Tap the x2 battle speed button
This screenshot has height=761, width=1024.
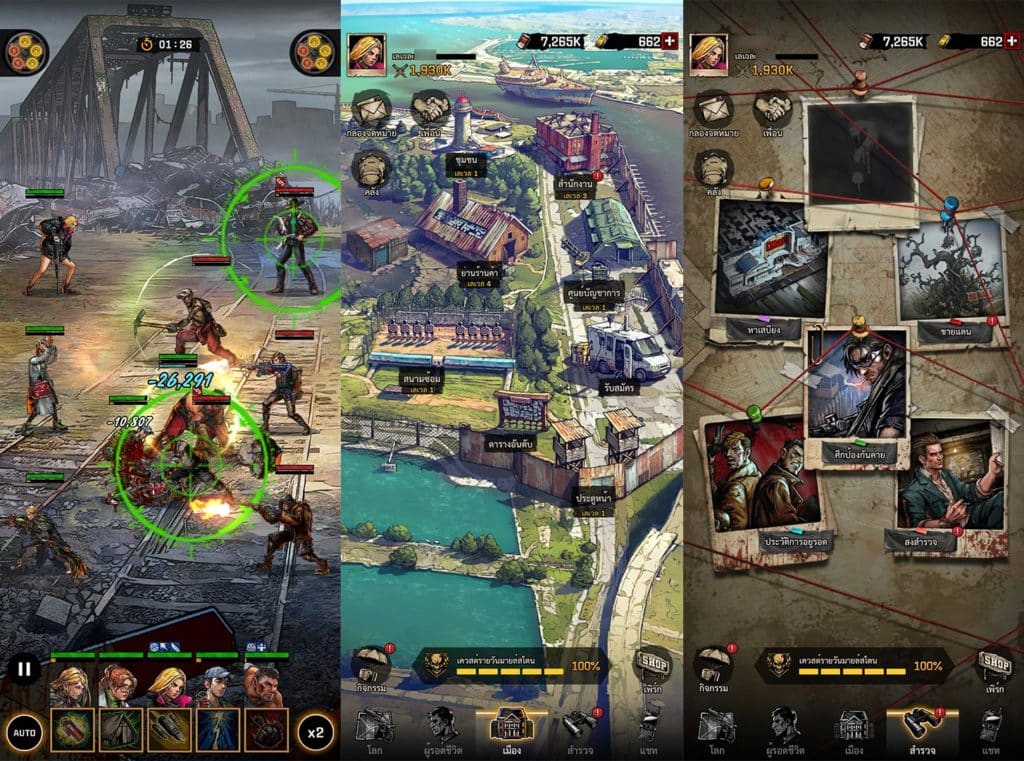coord(315,732)
